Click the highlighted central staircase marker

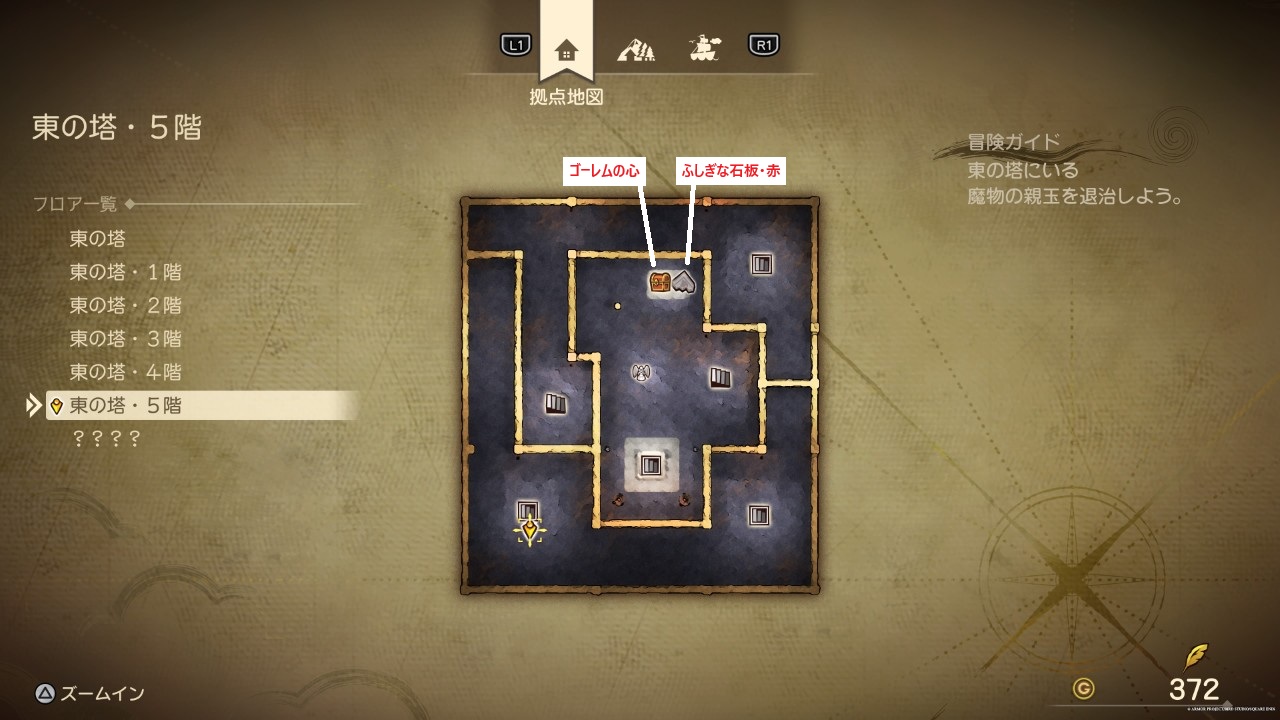(x=651, y=465)
